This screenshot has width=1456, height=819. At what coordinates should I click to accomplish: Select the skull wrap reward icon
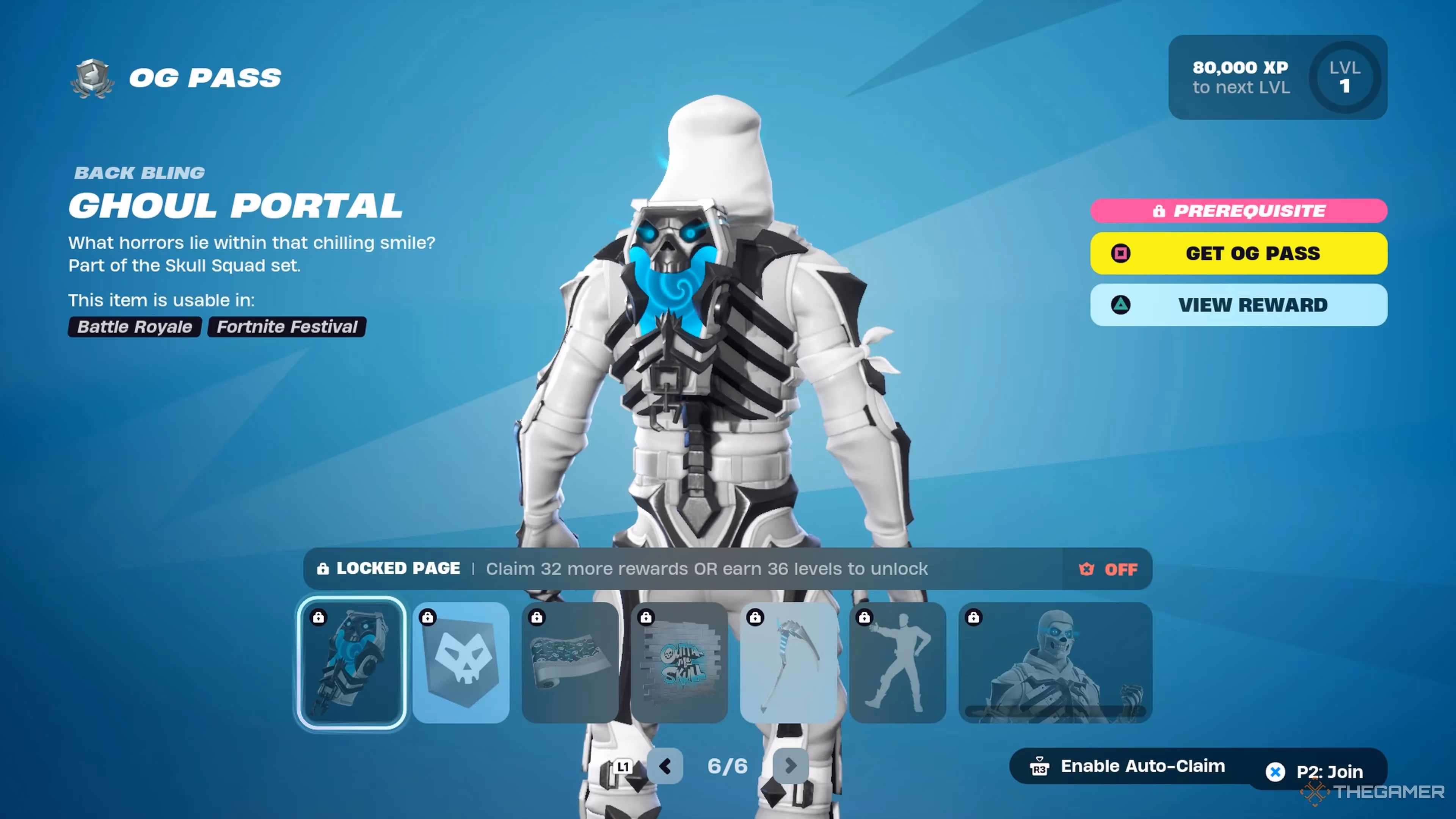click(570, 661)
